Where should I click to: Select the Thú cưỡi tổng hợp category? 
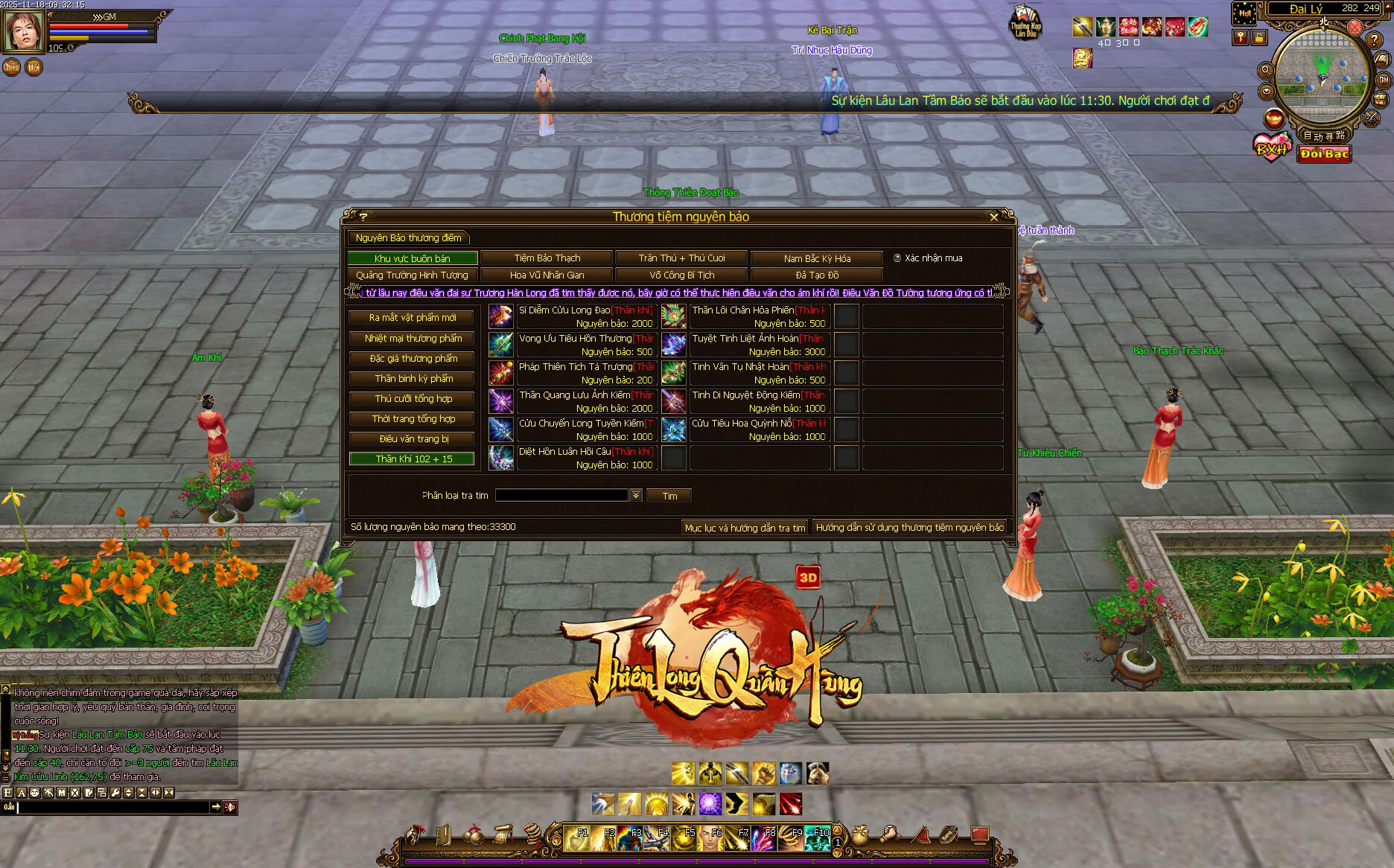(412, 399)
